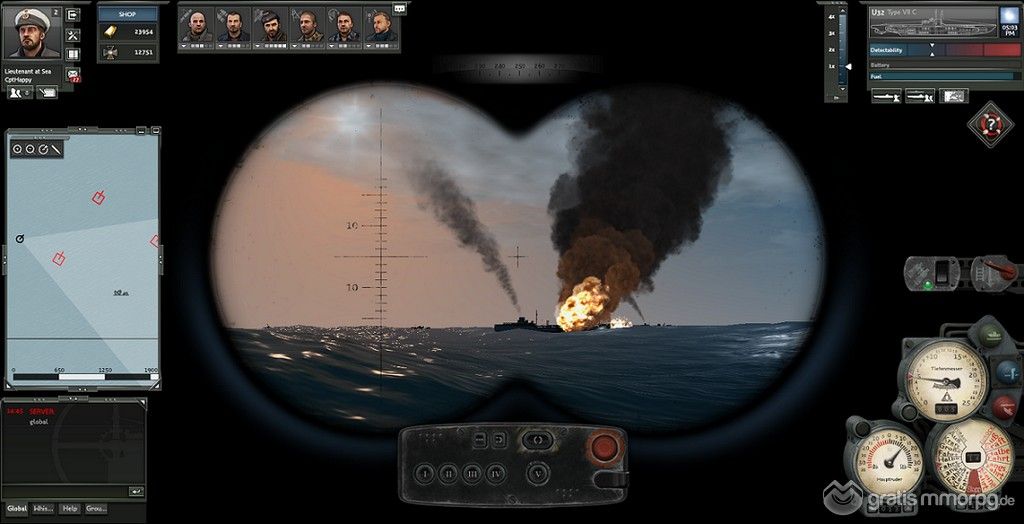Open the lifebuoy help question mark icon
The width and height of the screenshot is (1024, 524).
(990, 124)
